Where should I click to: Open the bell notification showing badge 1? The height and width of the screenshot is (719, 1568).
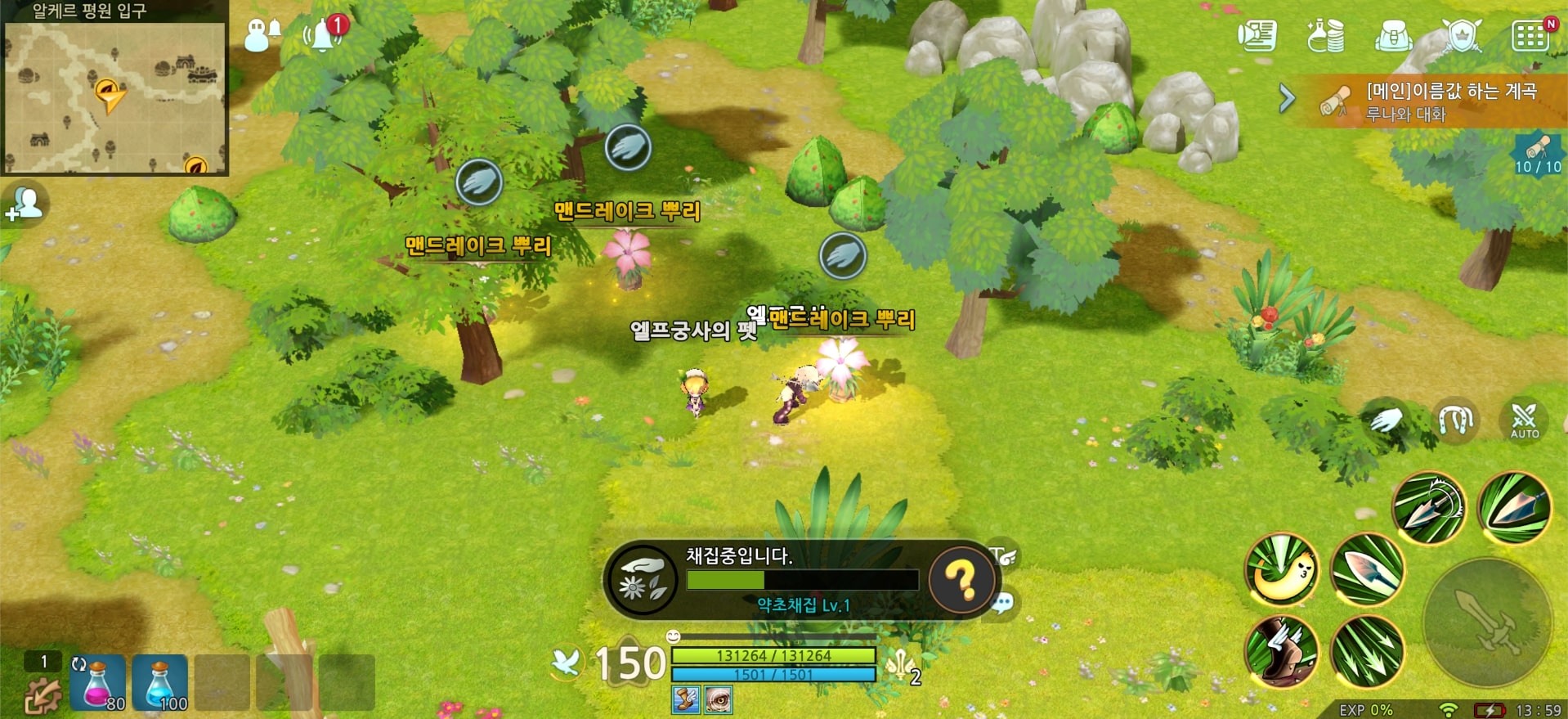[x=323, y=33]
